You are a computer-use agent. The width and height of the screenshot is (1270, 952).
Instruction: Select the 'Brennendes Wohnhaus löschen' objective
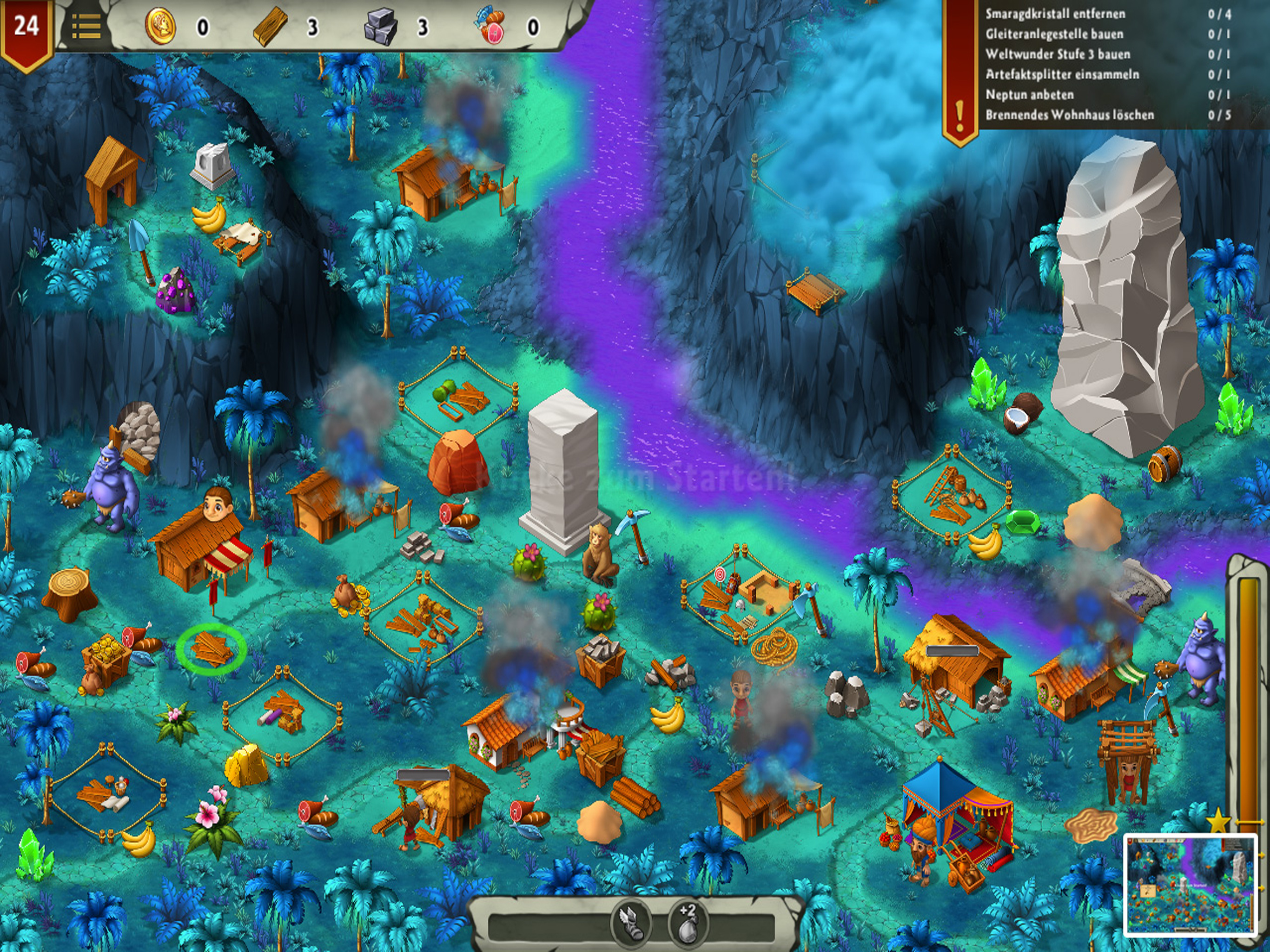1070,114
